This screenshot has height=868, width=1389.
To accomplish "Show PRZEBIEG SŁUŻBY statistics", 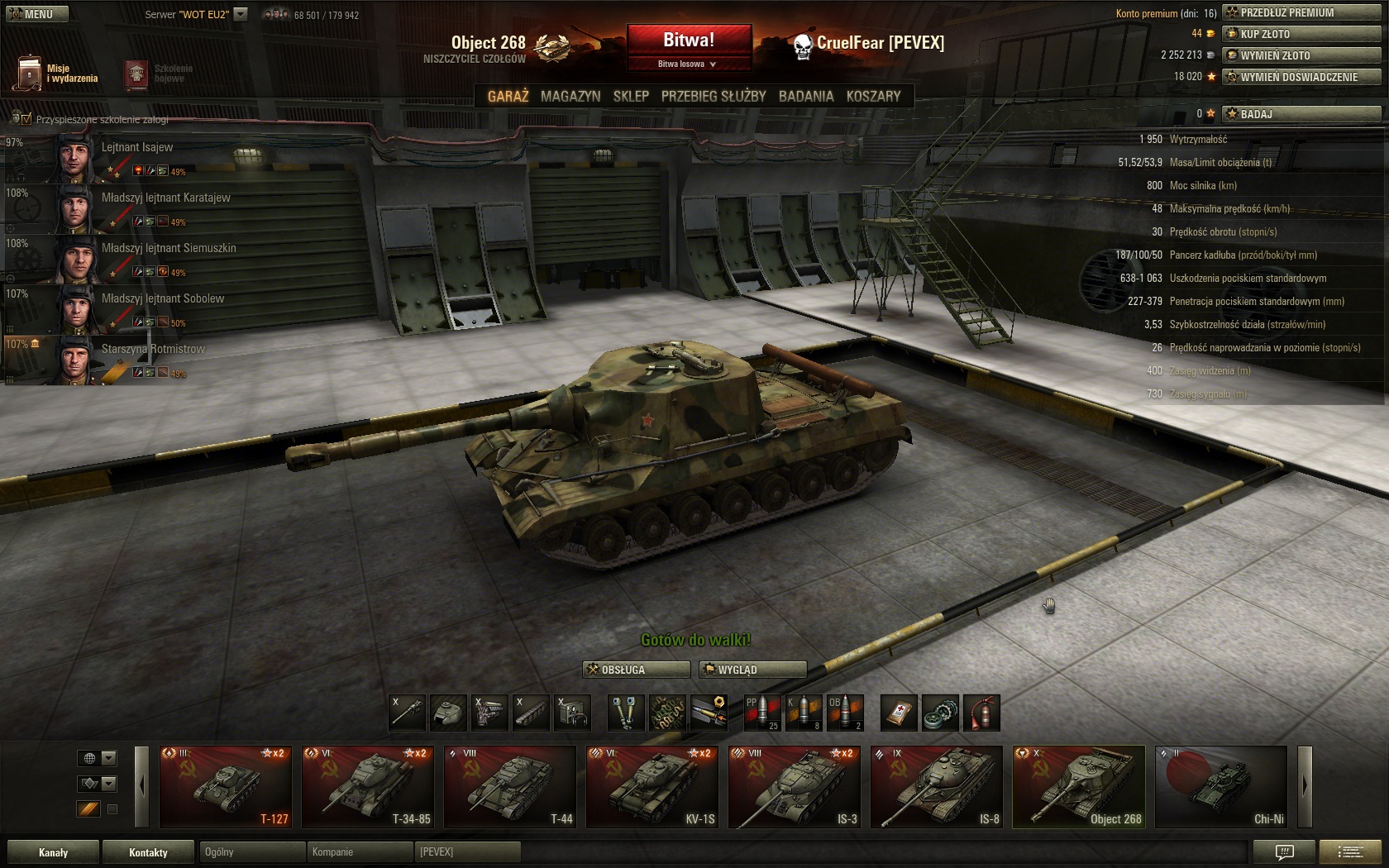I will click(x=714, y=96).
